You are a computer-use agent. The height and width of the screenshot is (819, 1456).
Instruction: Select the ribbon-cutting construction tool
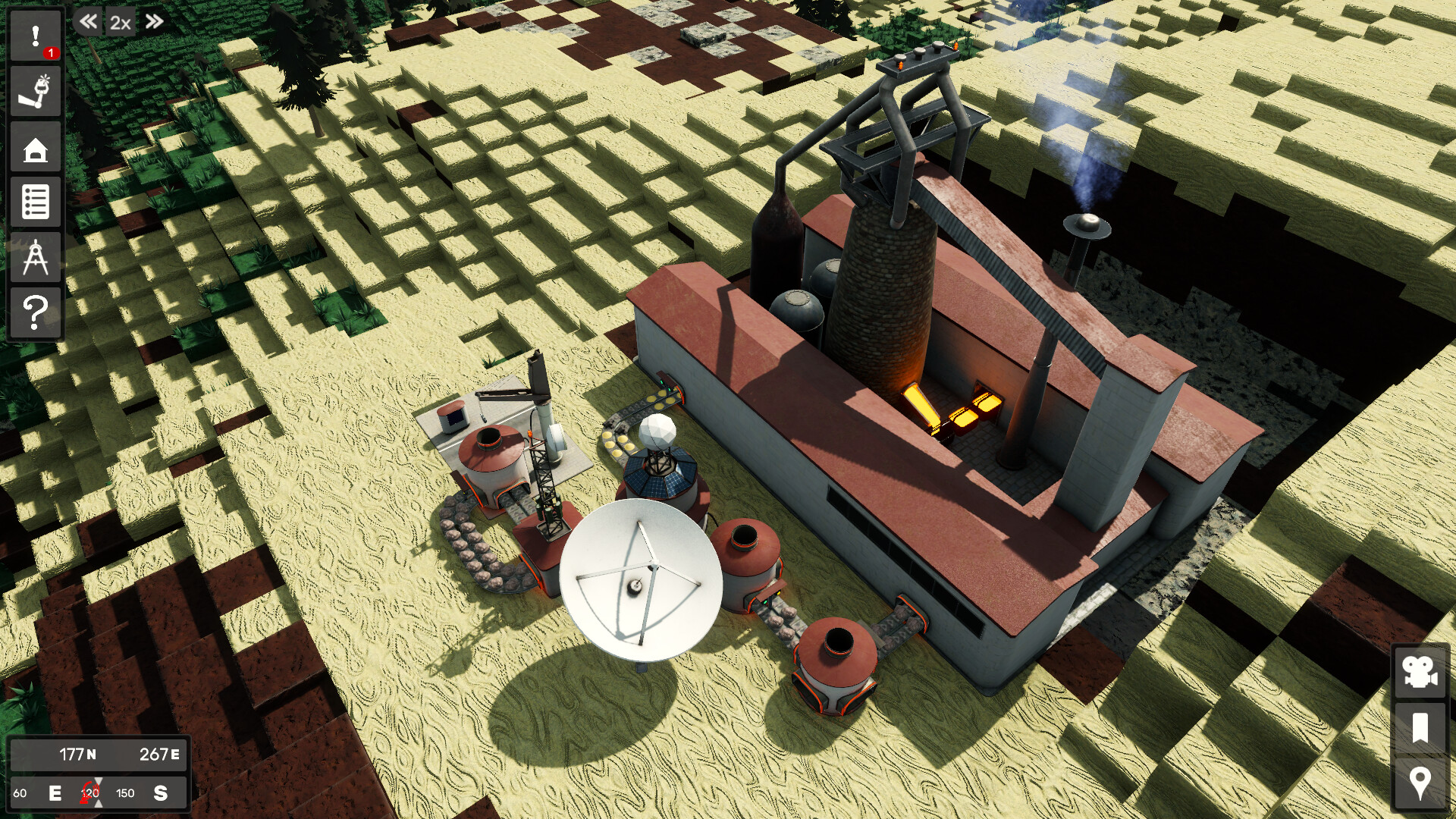pyautogui.click(x=34, y=91)
